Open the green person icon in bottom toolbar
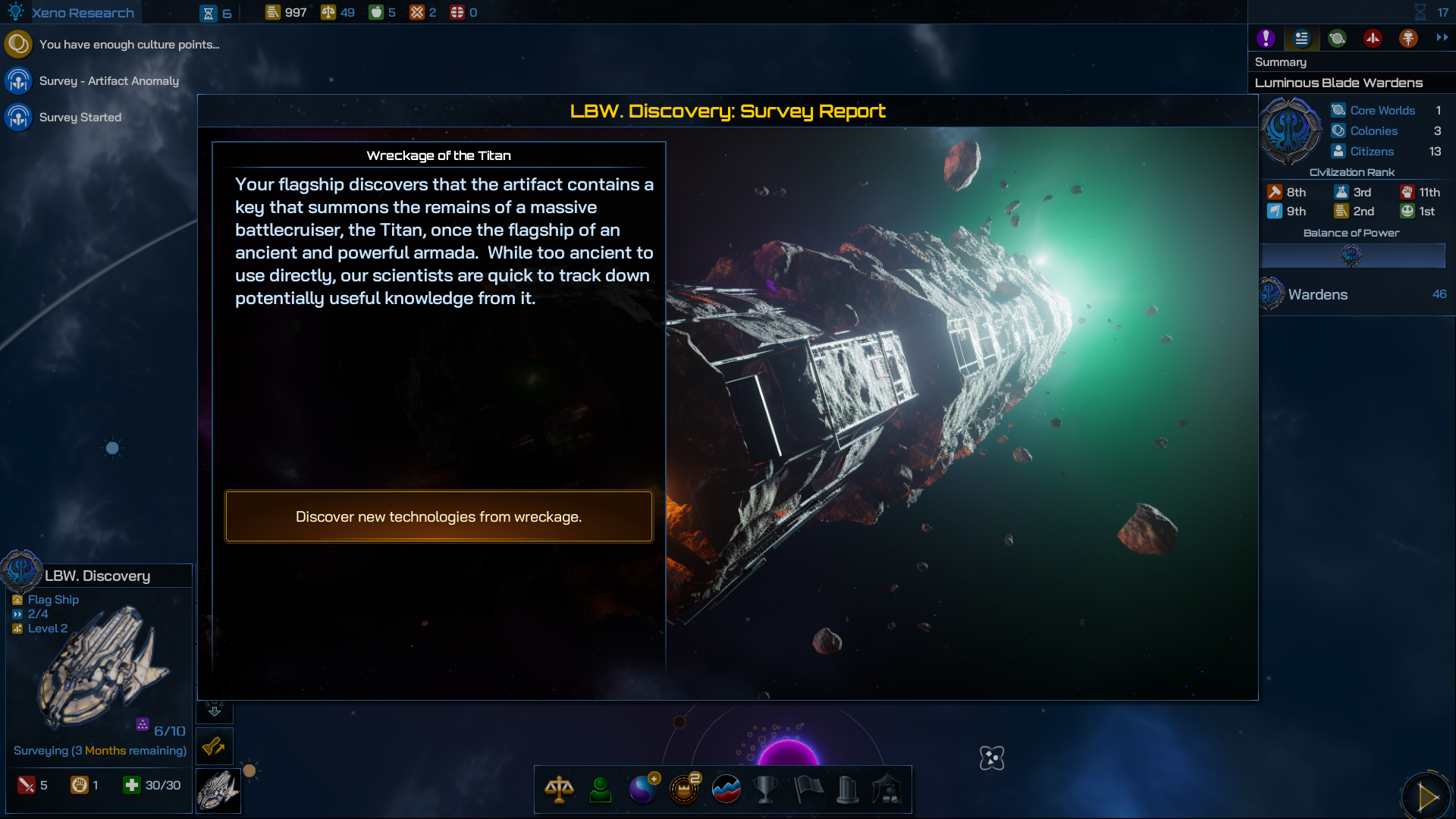 click(x=601, y=789)
